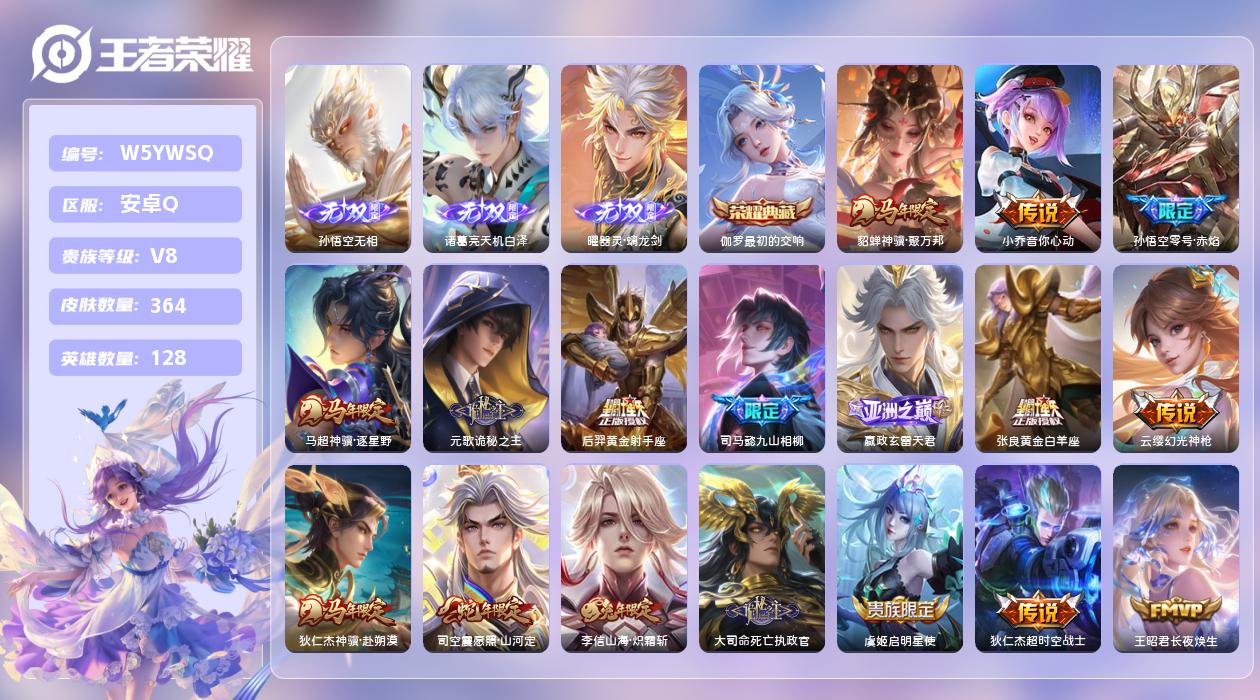
Task: View the 云缨幻光神枪 skin card
Action: coord(1176,358)
